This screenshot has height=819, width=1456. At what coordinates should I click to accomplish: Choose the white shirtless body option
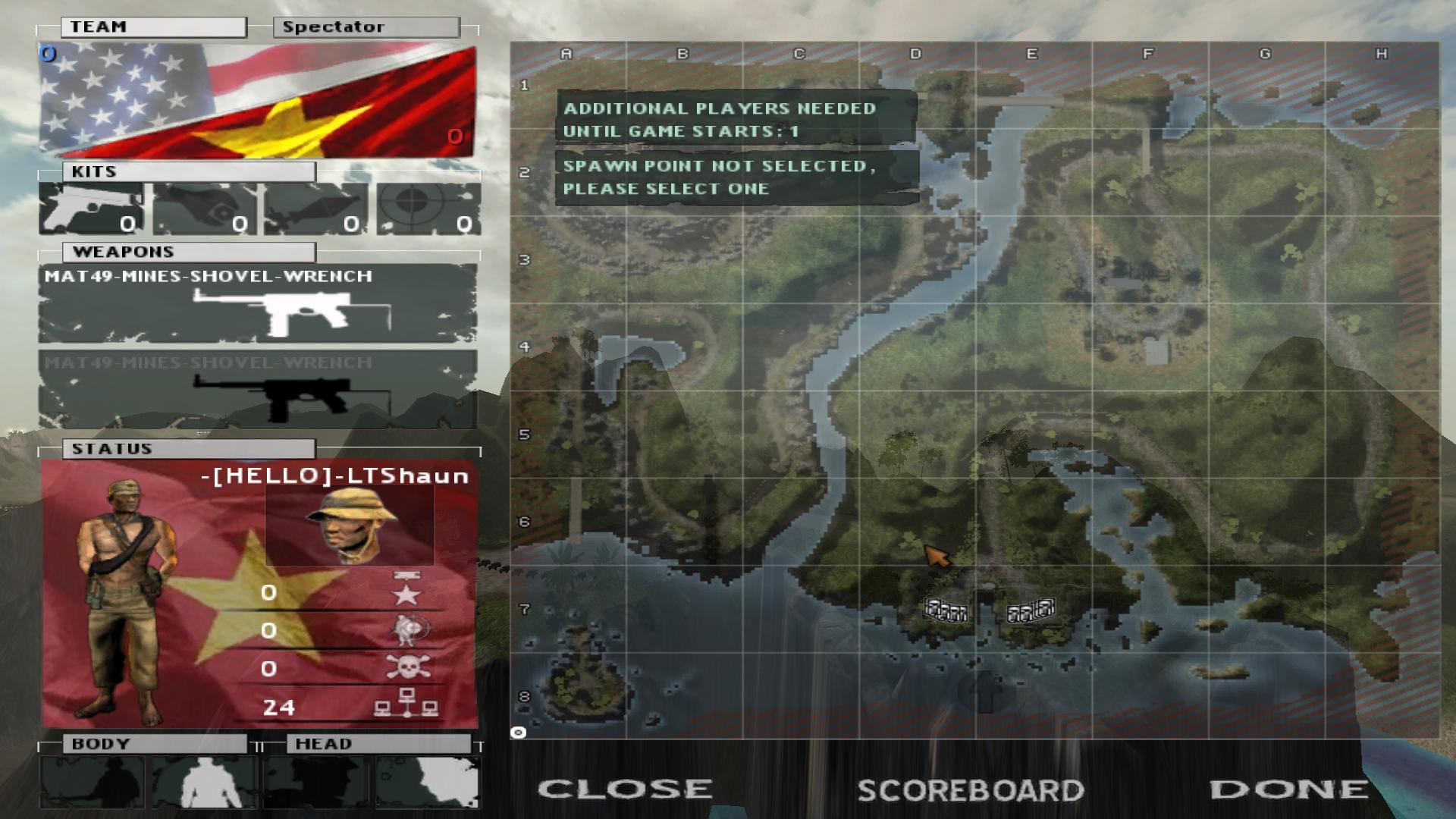coord(203,783)
